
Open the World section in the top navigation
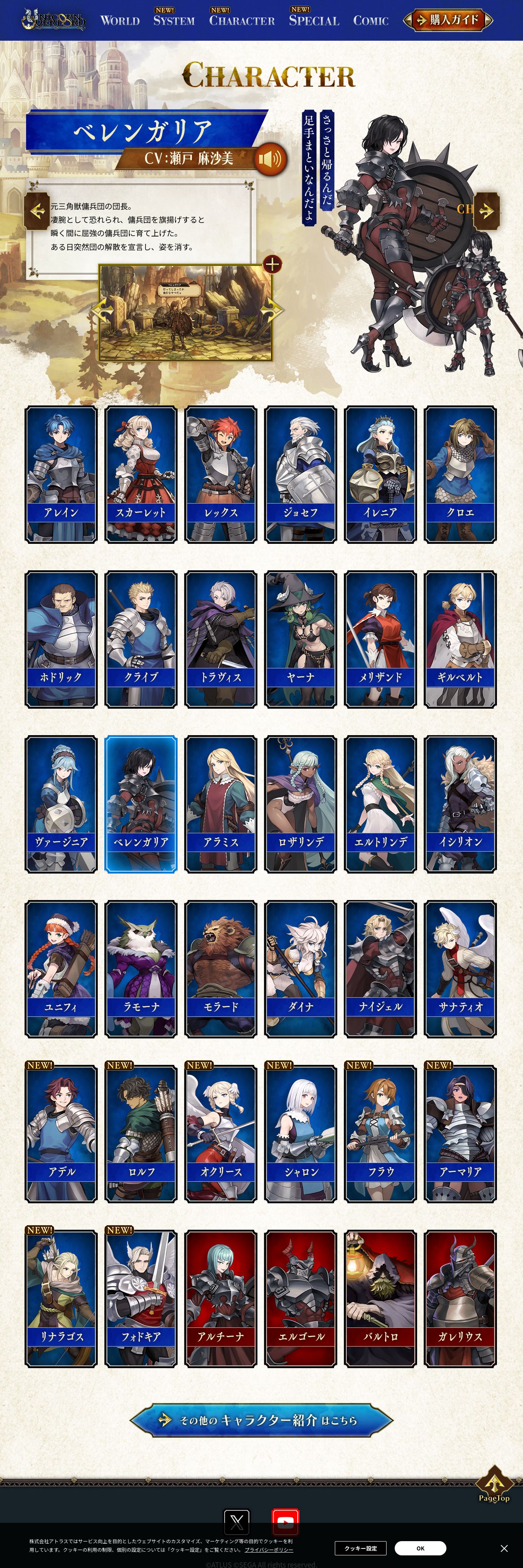point(120,21)
